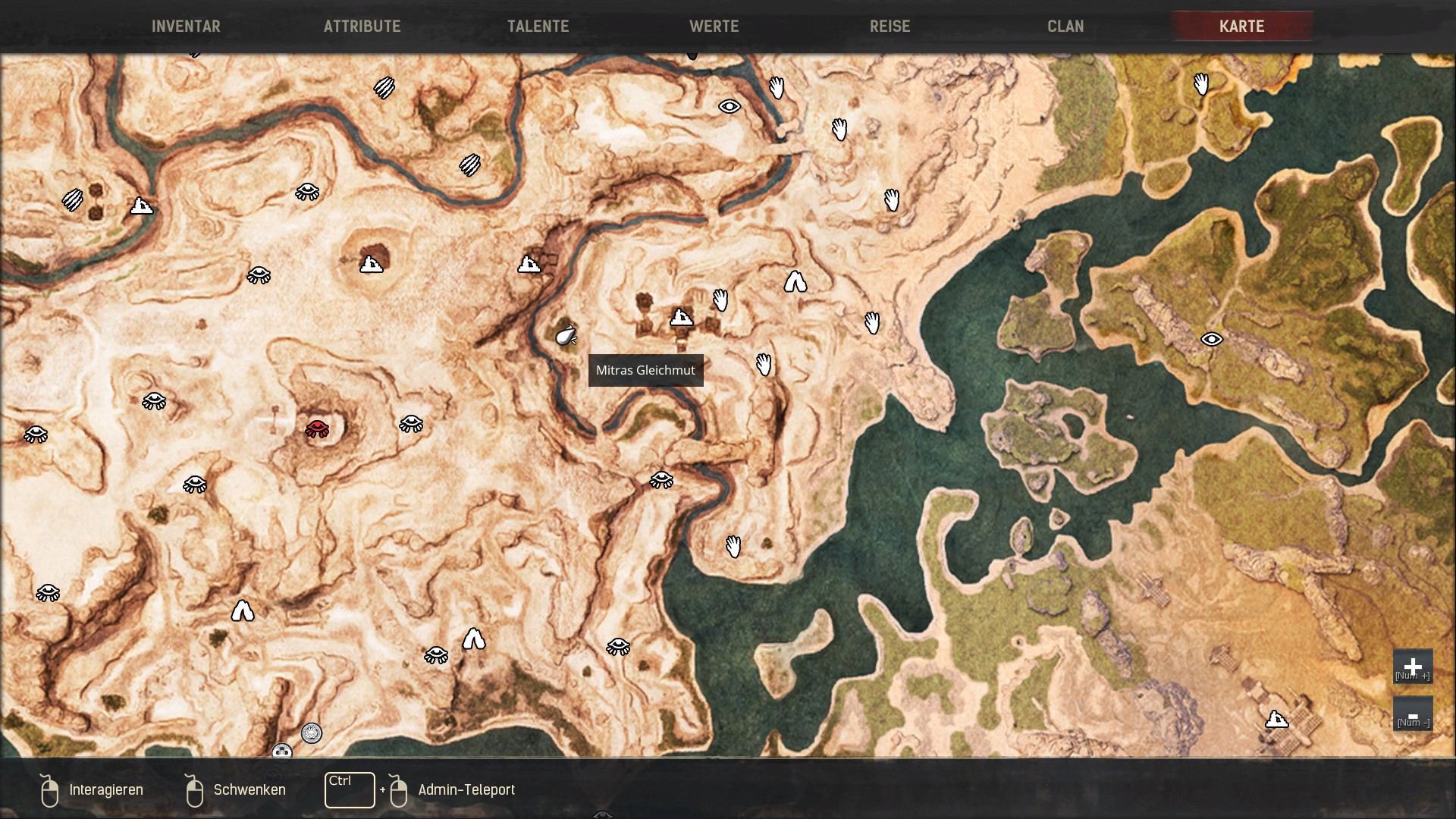The image size is (1456, 819).
Task: Zoom in with the plus button
Action: (1412, 667)
